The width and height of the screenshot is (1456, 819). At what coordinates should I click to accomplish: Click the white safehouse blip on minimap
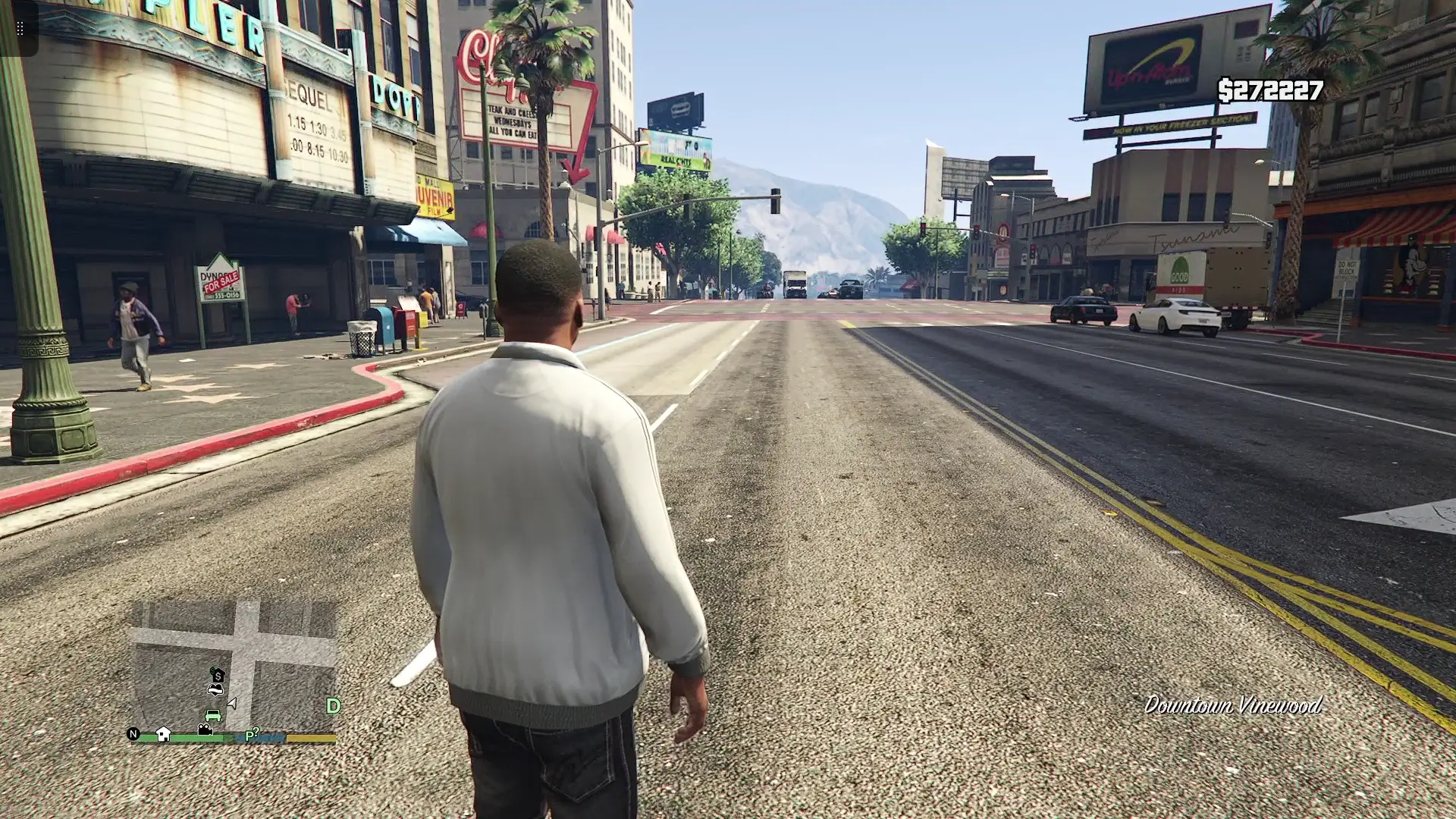[163, 733]
